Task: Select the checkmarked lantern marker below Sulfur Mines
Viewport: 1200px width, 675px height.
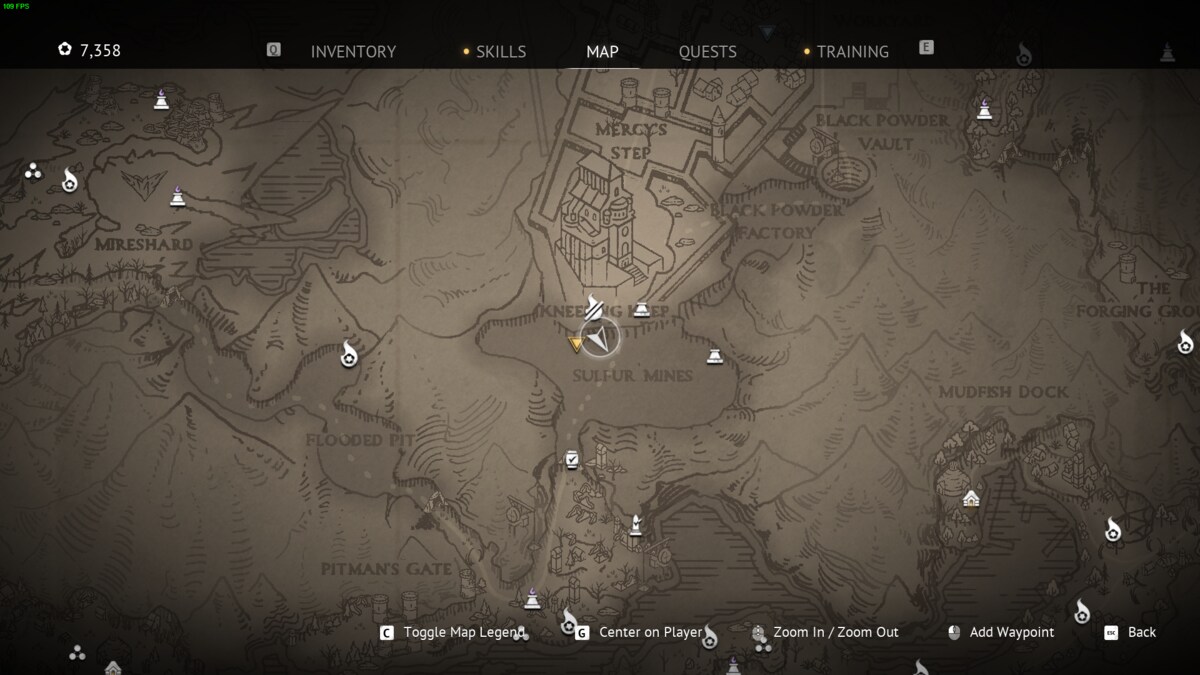Action: 572,460
